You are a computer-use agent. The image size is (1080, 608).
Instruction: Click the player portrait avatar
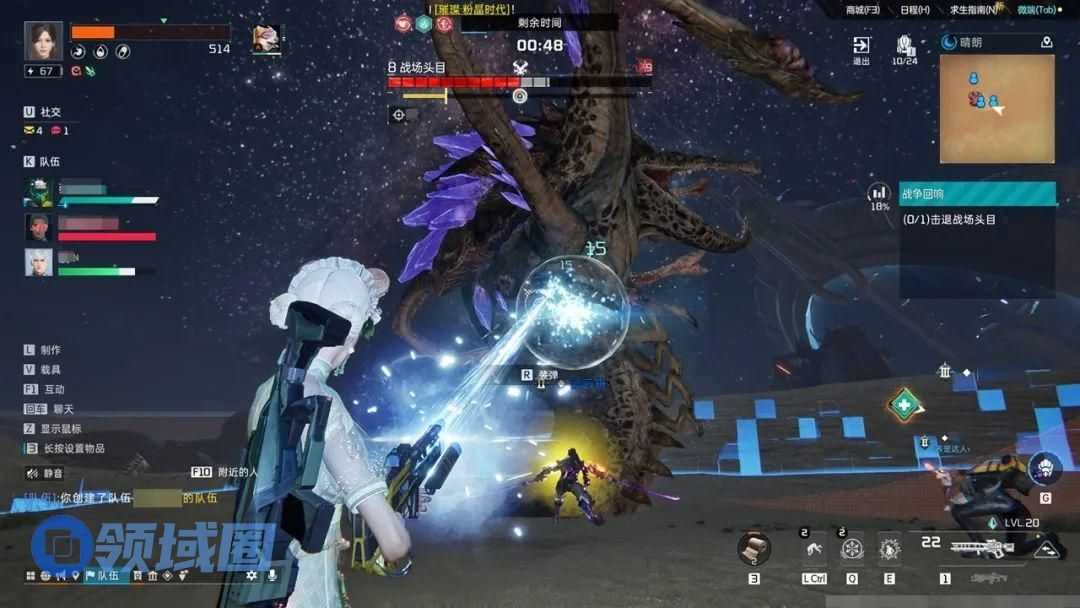pos(43,41)
